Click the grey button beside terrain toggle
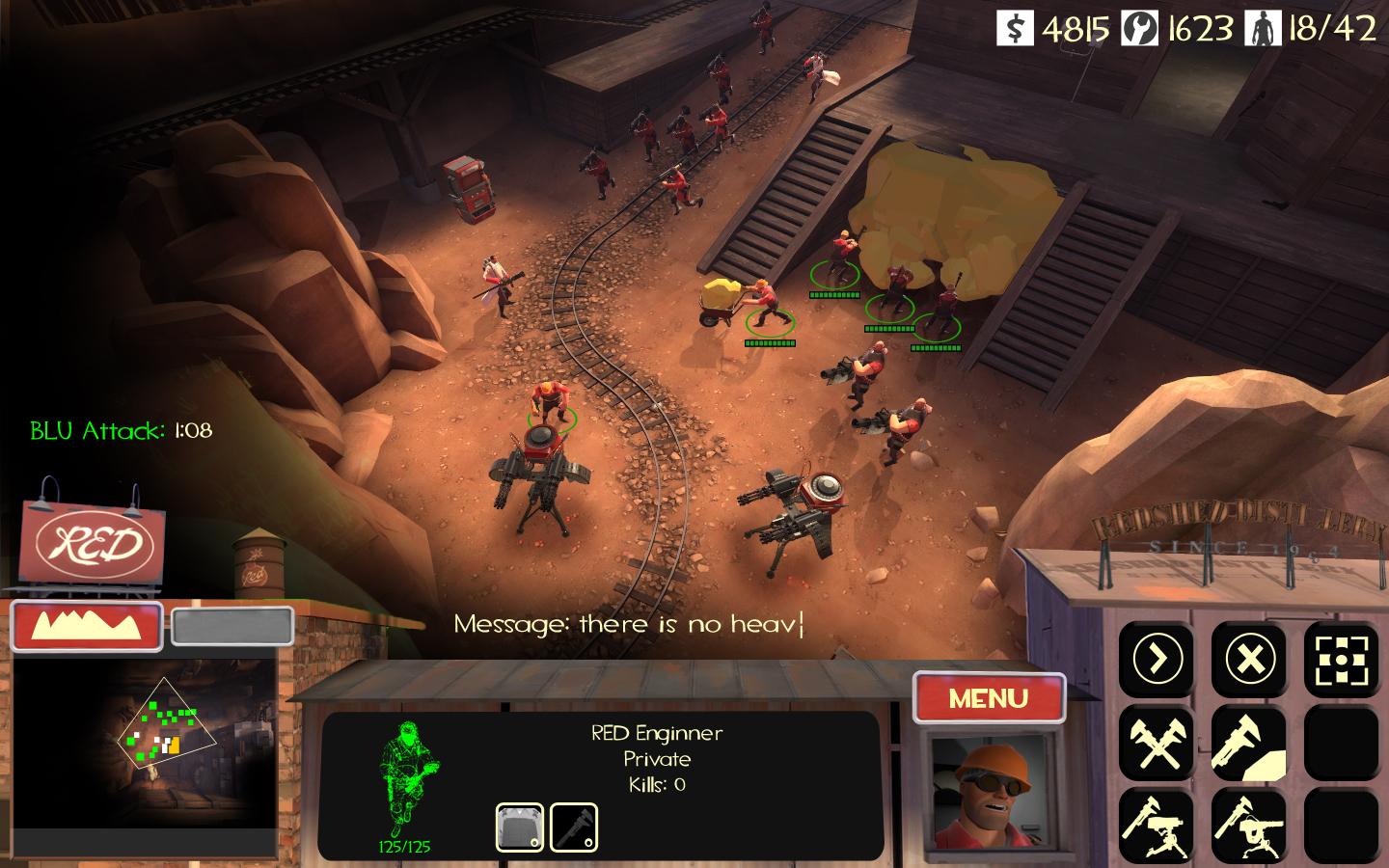 point(232,626)
